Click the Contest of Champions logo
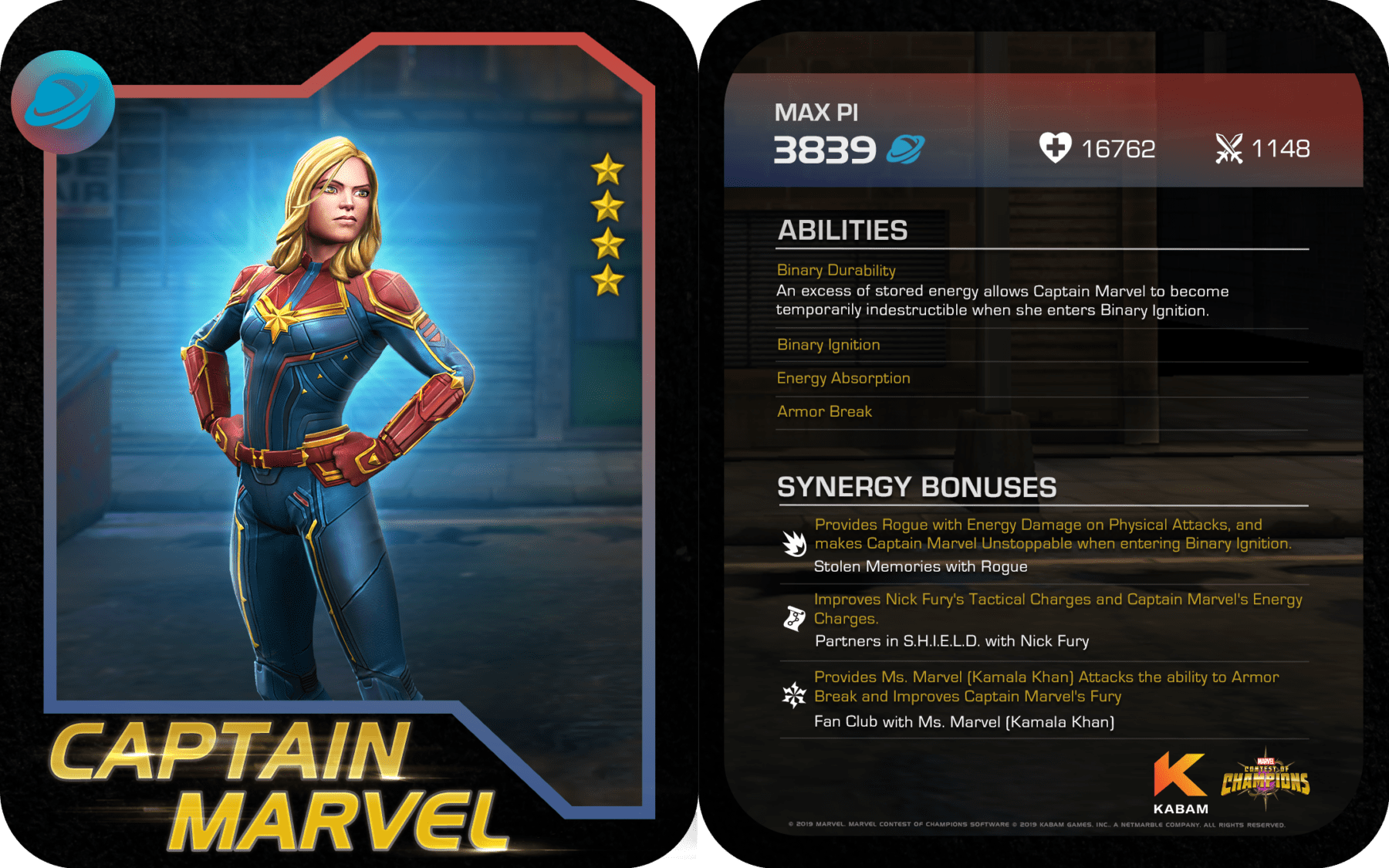The width and height of the screenshot is (1389, 868). pyautogui.click(x=1266, y=779)
